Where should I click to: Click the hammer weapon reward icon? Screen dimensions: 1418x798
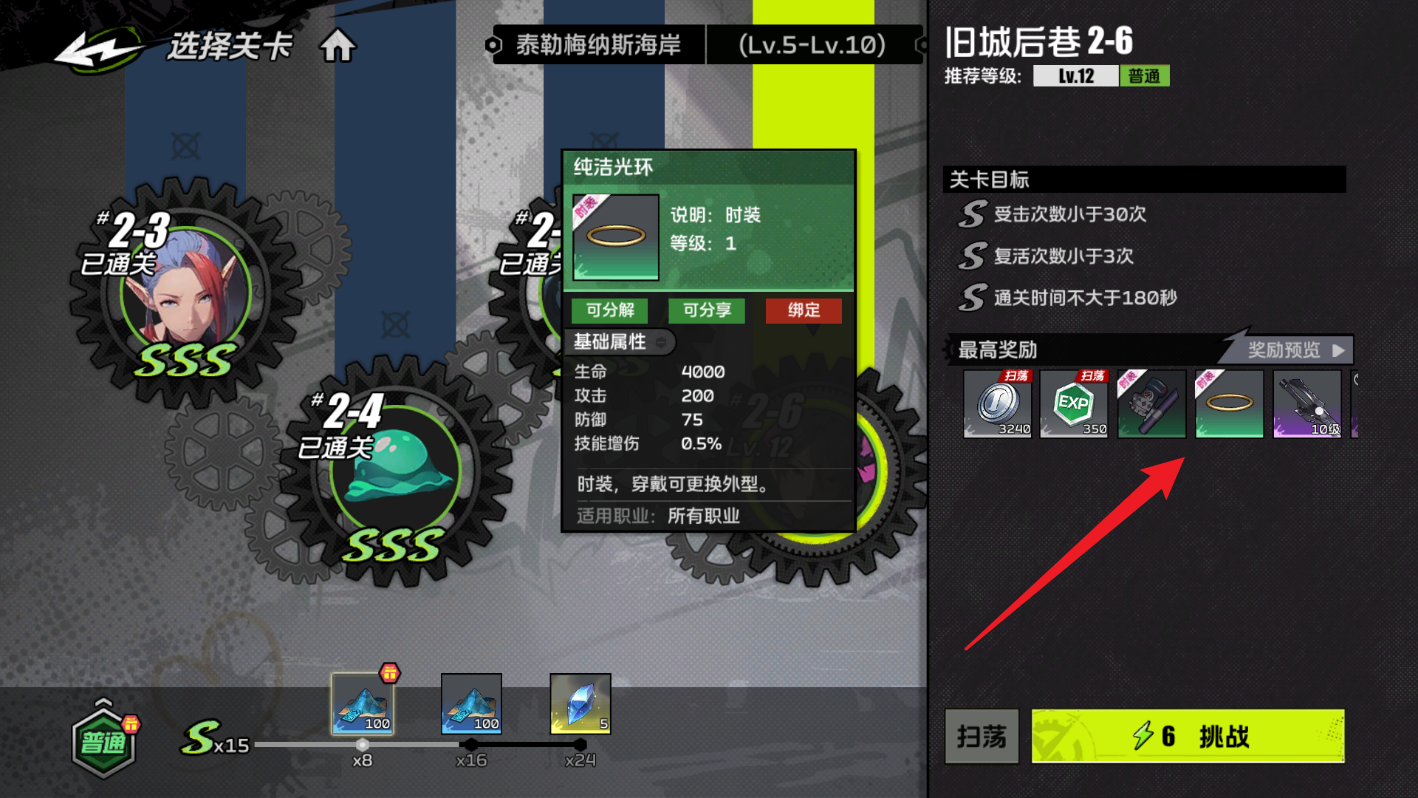tap(1151, 404)
